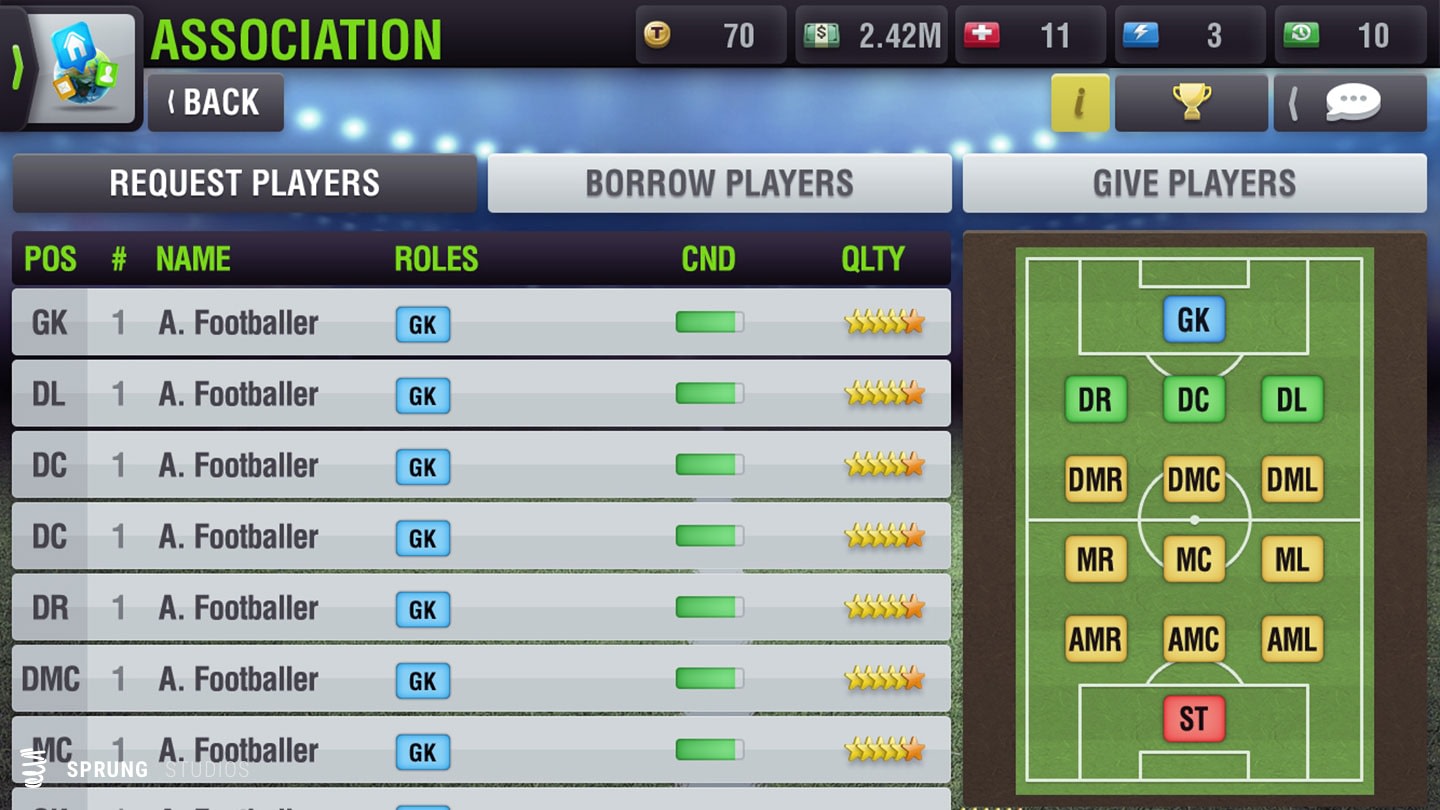Choose the ST position on the pitch

(x=1194, y=718)
